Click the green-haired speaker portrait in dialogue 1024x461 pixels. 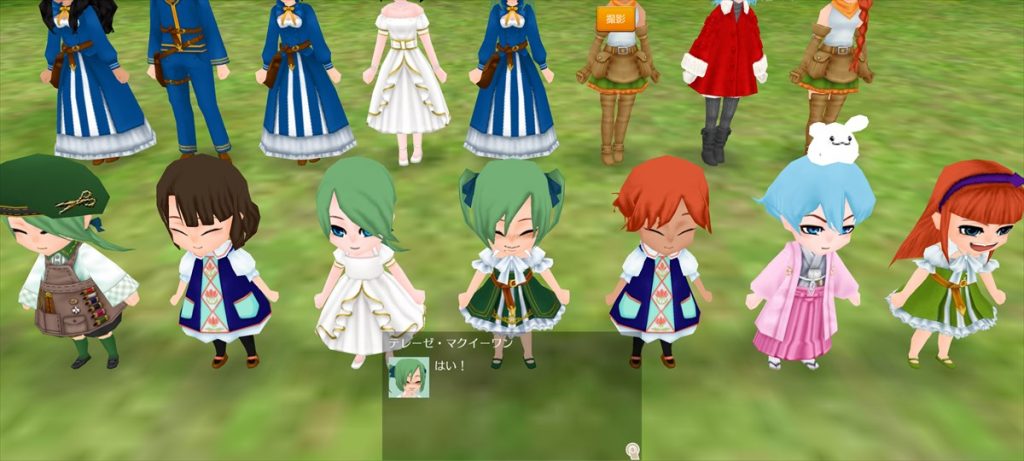tap(409, 378)
